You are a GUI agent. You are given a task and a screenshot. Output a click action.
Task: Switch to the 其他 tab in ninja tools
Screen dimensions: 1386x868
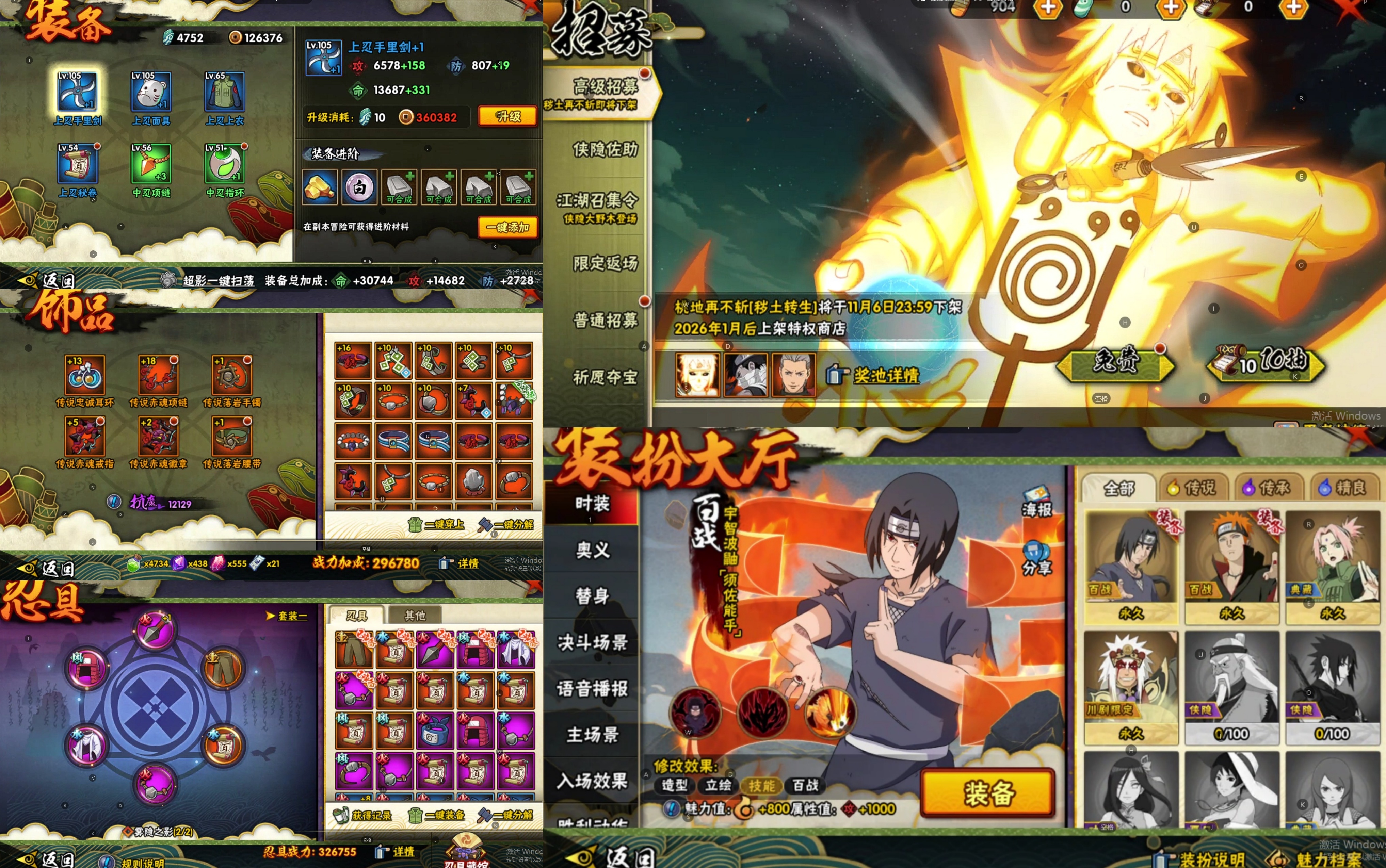(415, 616)
